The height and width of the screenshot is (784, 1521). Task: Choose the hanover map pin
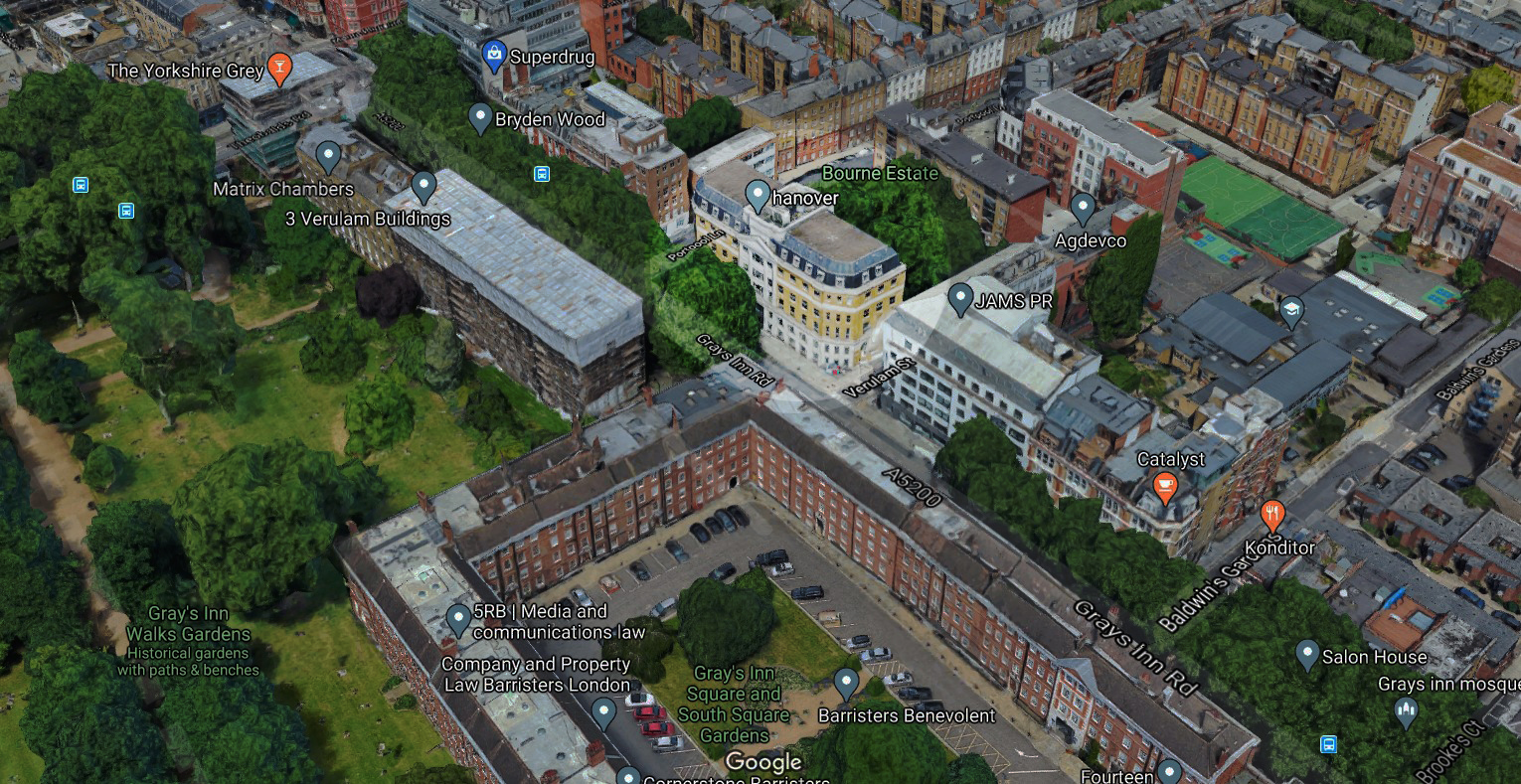click(759, 196)
